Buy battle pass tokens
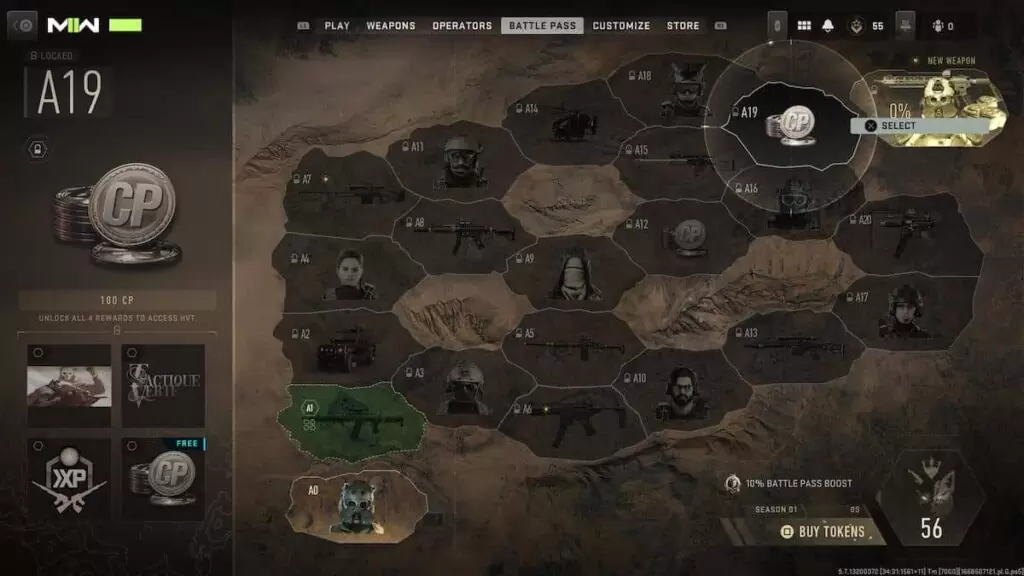Viewport: 1024px width, 576px height. [823, 532]
